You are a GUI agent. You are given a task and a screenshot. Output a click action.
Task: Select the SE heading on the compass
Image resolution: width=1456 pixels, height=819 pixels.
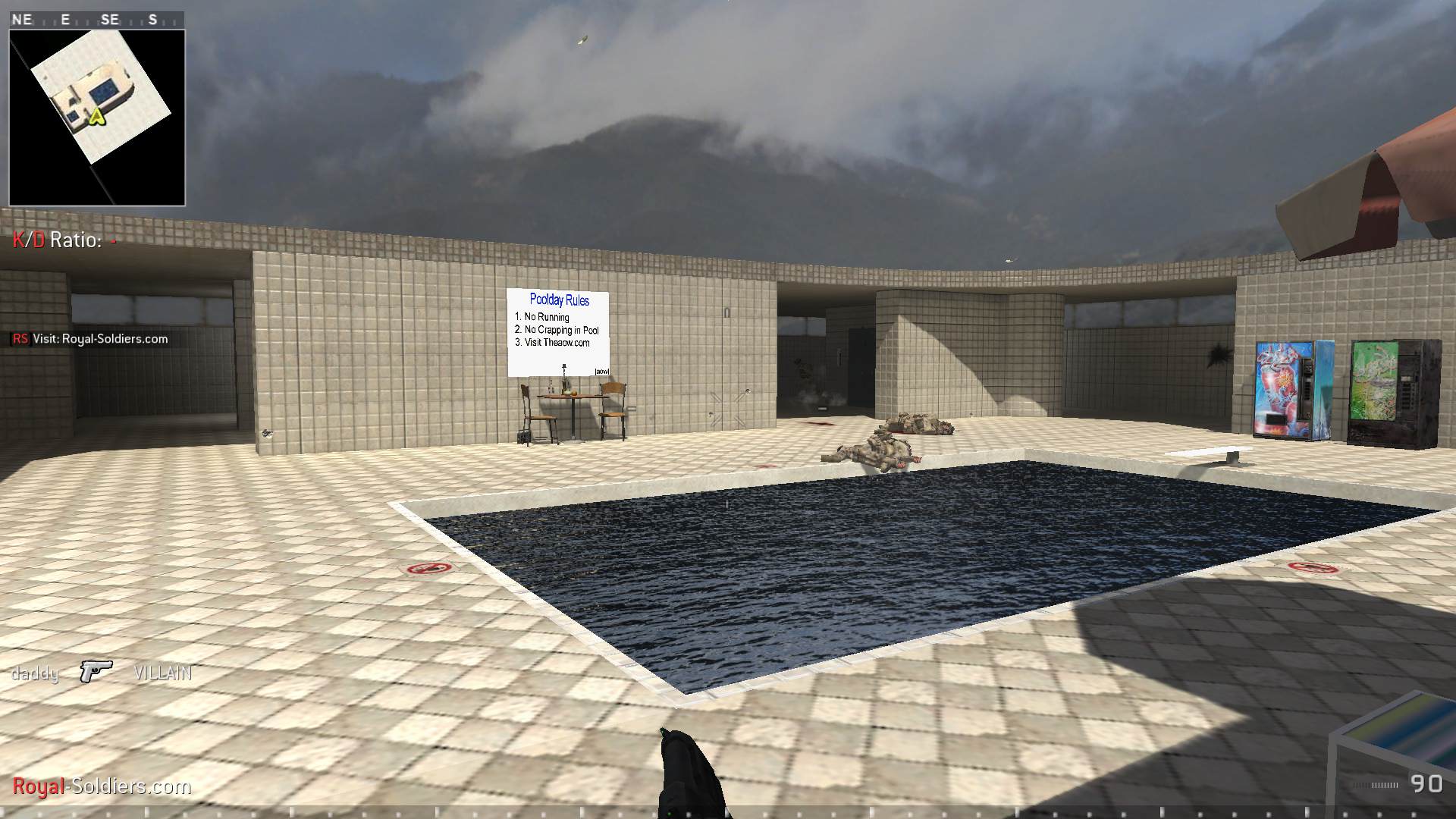[110, 20]
